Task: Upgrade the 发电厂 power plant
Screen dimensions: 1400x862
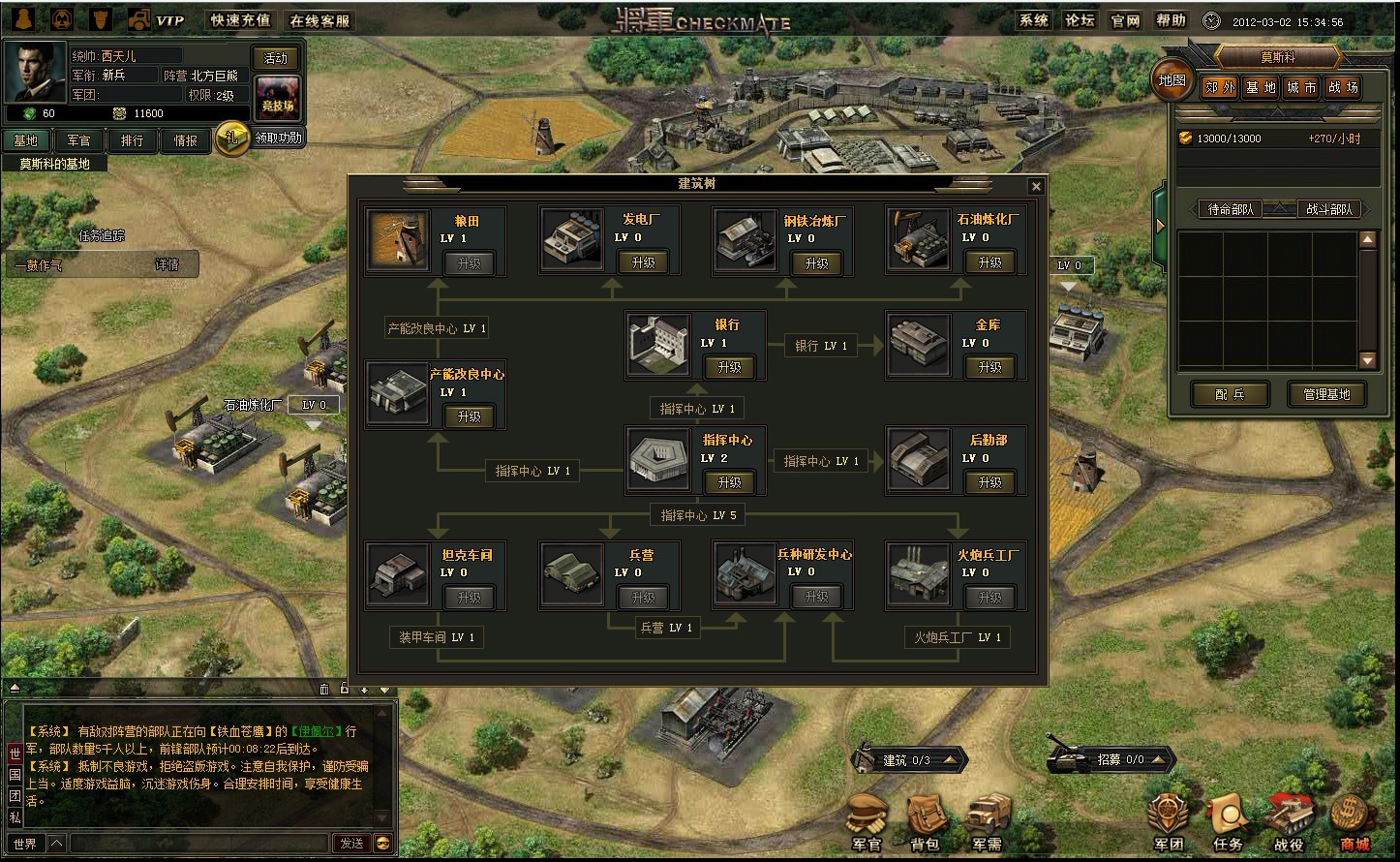Action: 642,262
